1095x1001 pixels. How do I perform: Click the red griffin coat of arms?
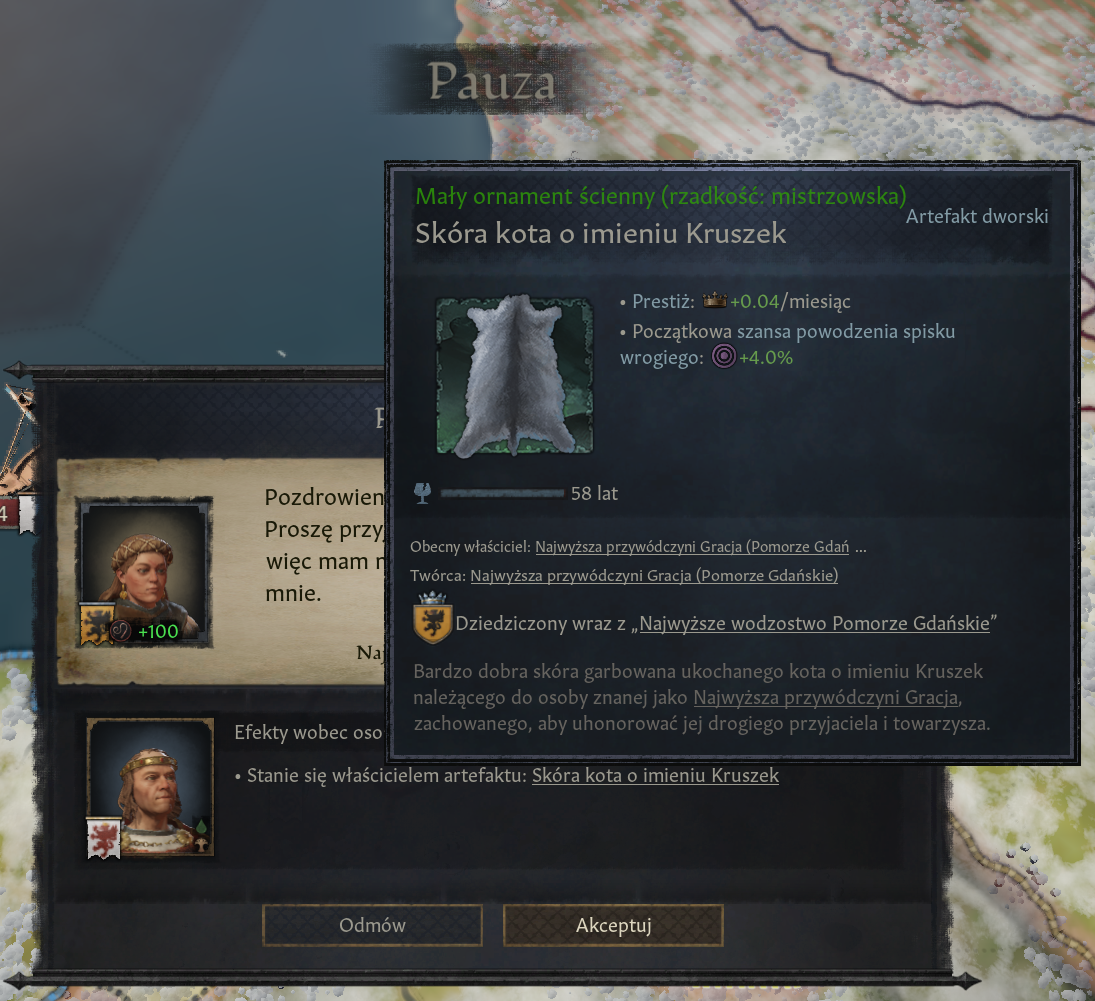click(104, 838)
